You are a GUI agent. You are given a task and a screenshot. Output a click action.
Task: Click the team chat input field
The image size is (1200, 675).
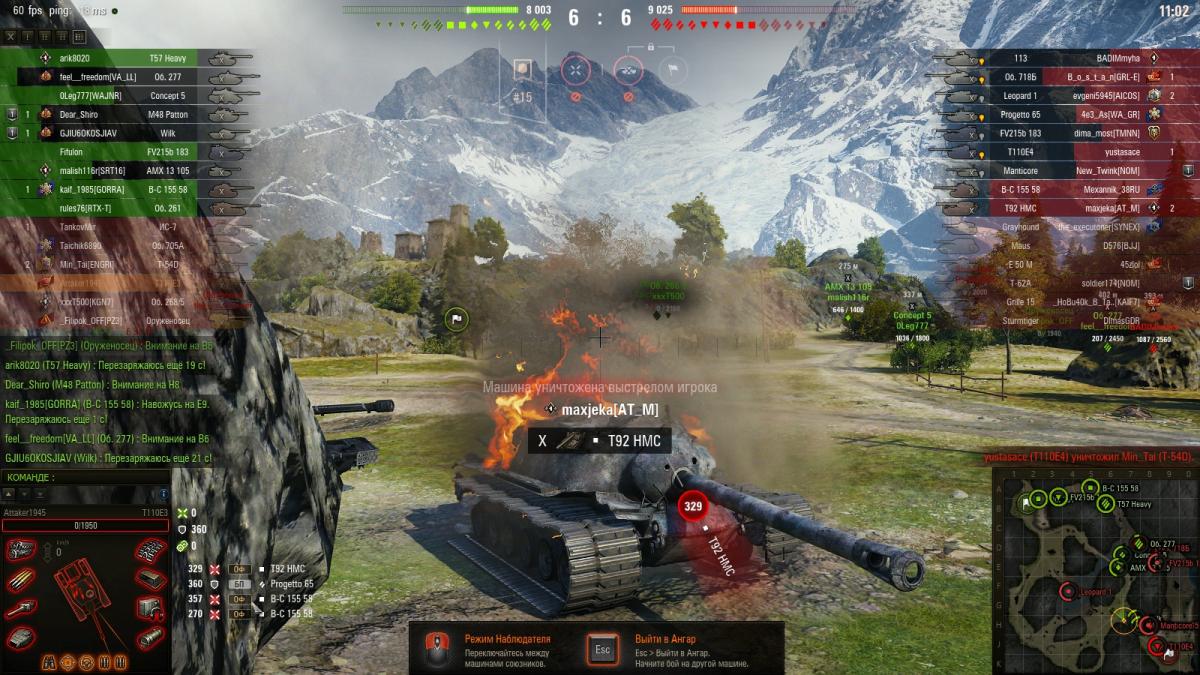85,478
